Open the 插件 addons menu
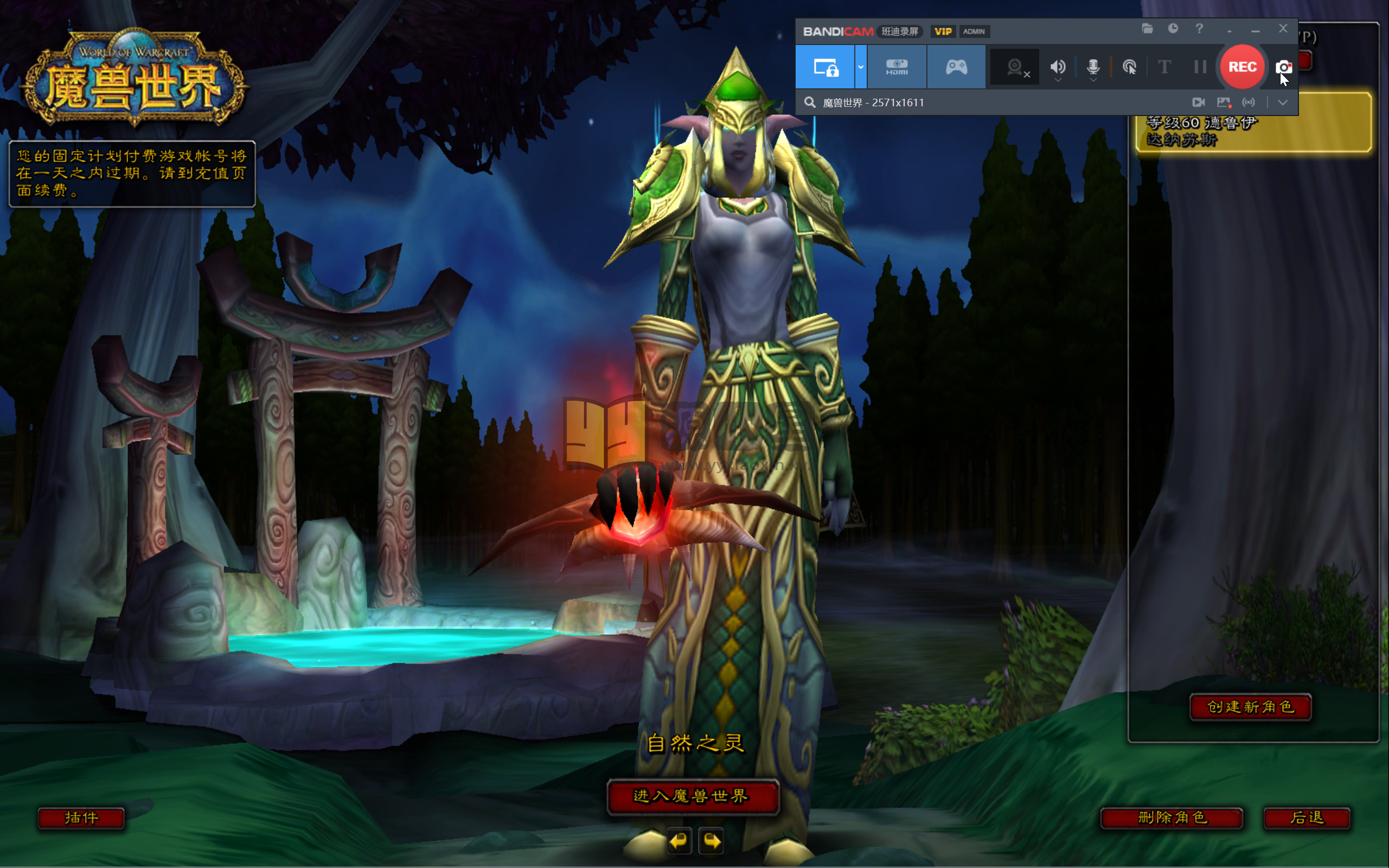The image size is (1389, 868). point(81,818)
